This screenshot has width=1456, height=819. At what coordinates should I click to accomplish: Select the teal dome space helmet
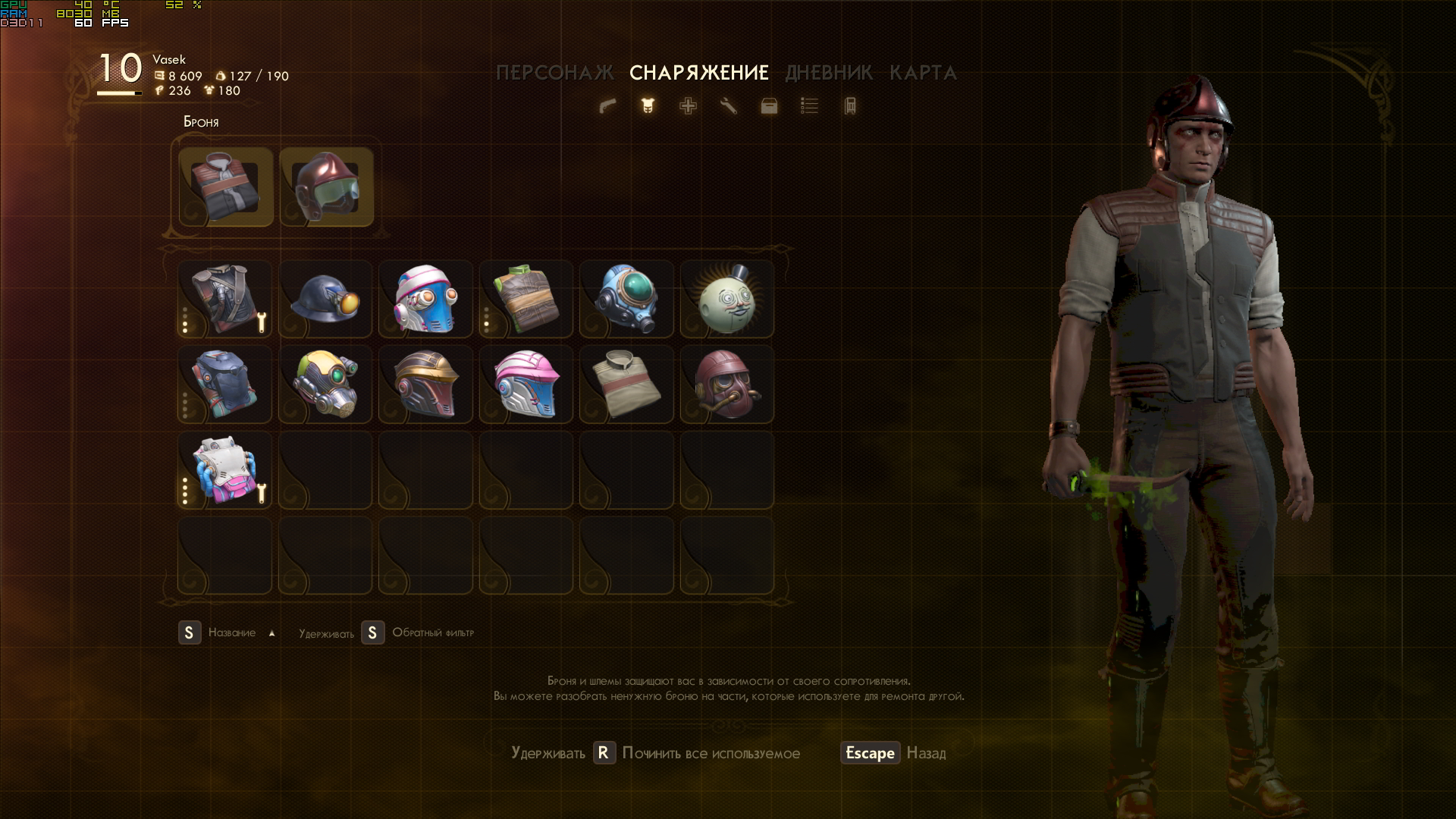(626, 300)
